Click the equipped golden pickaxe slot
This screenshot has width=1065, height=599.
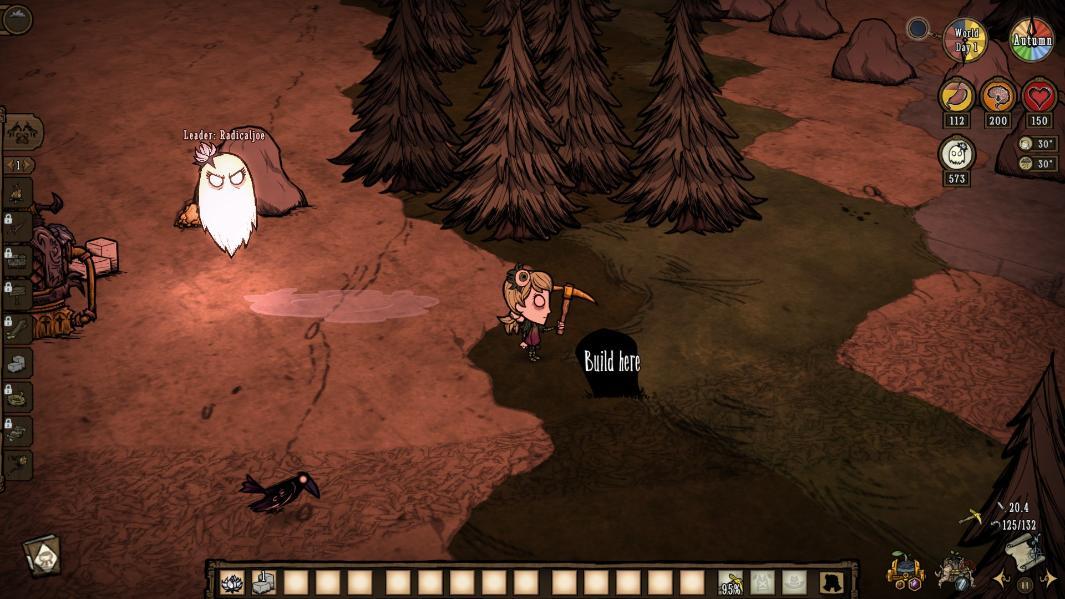click(x=731, y=582)
